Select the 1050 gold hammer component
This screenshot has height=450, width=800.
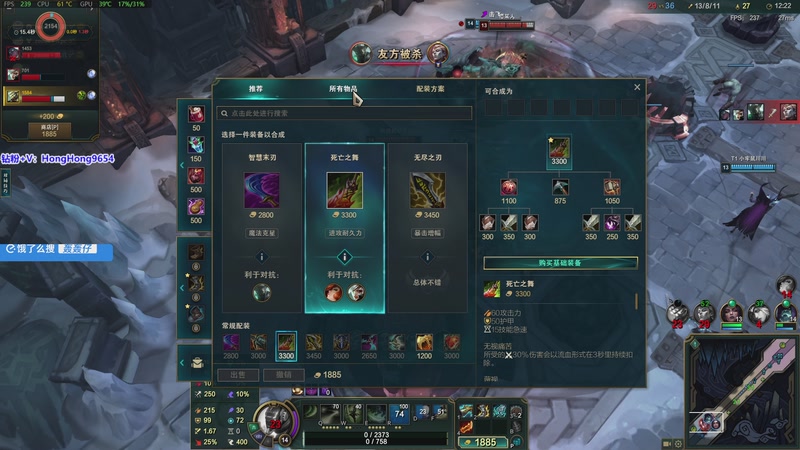[x=612, y=187]
